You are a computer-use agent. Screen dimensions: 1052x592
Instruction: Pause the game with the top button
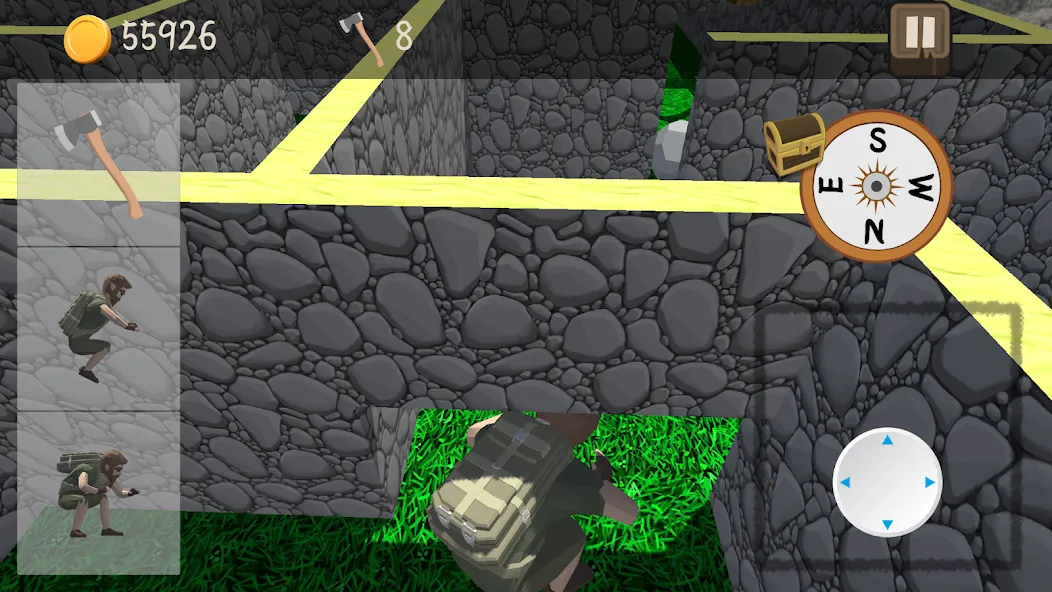(x=919, y=37)
